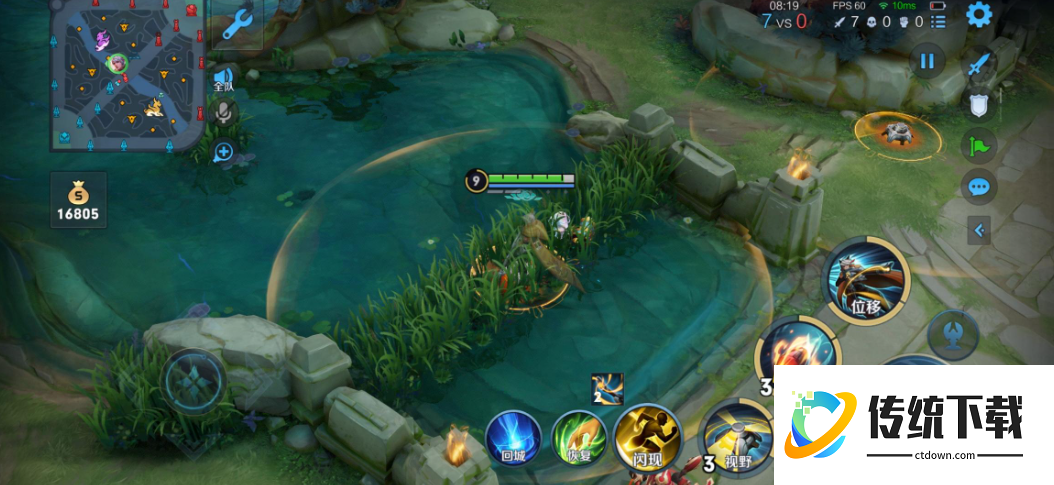Toggle the 全队 team speaker

coord(223,78)
